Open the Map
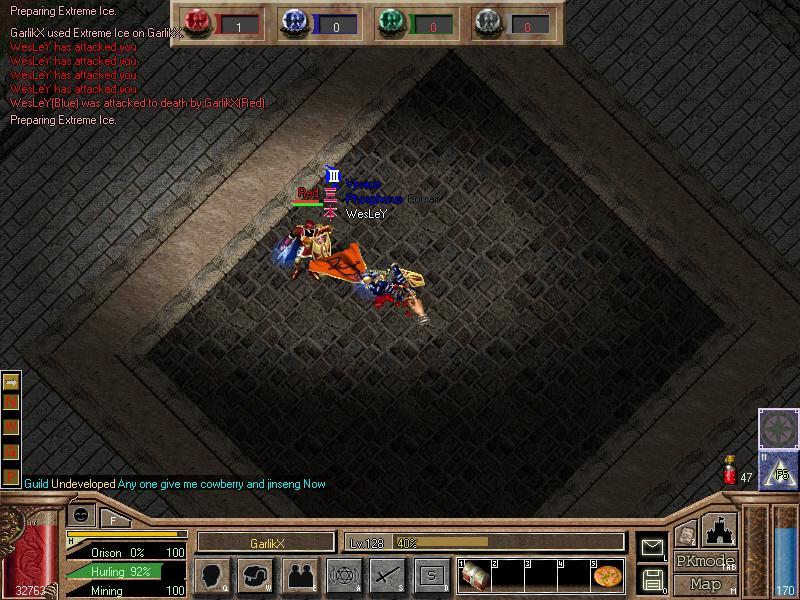 705,584
